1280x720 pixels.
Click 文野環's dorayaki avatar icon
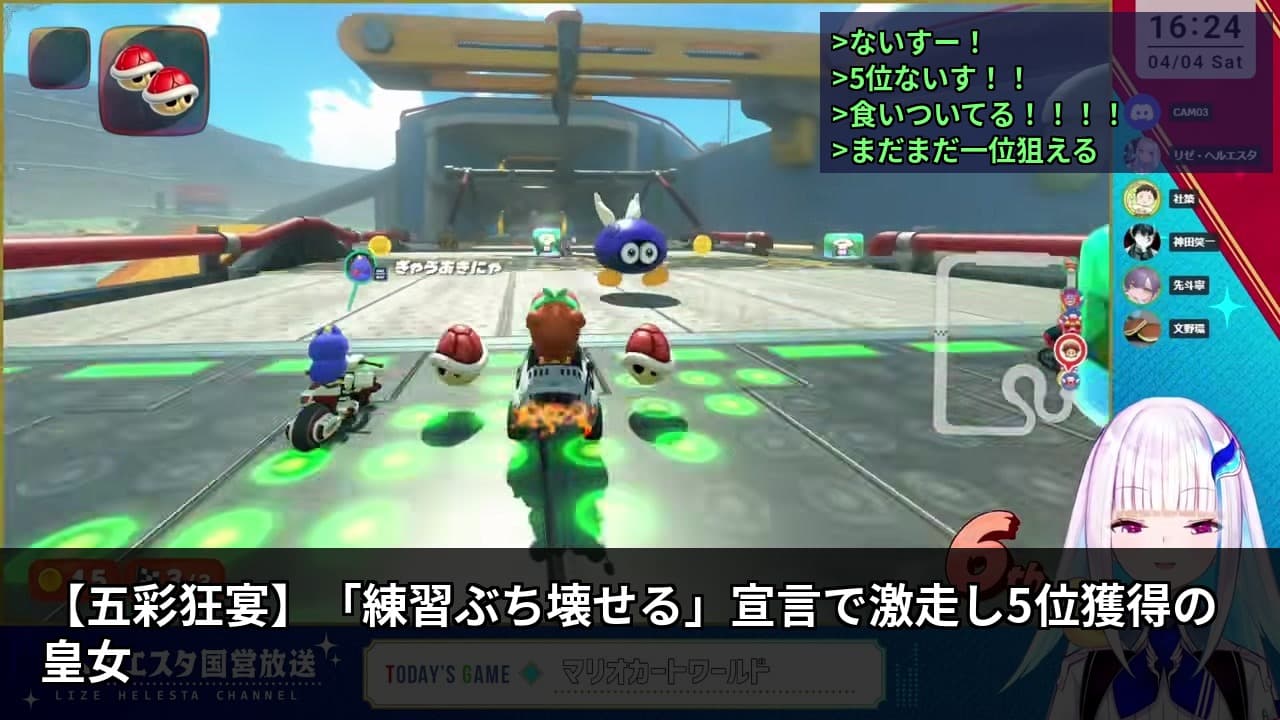coord(1143,330)
